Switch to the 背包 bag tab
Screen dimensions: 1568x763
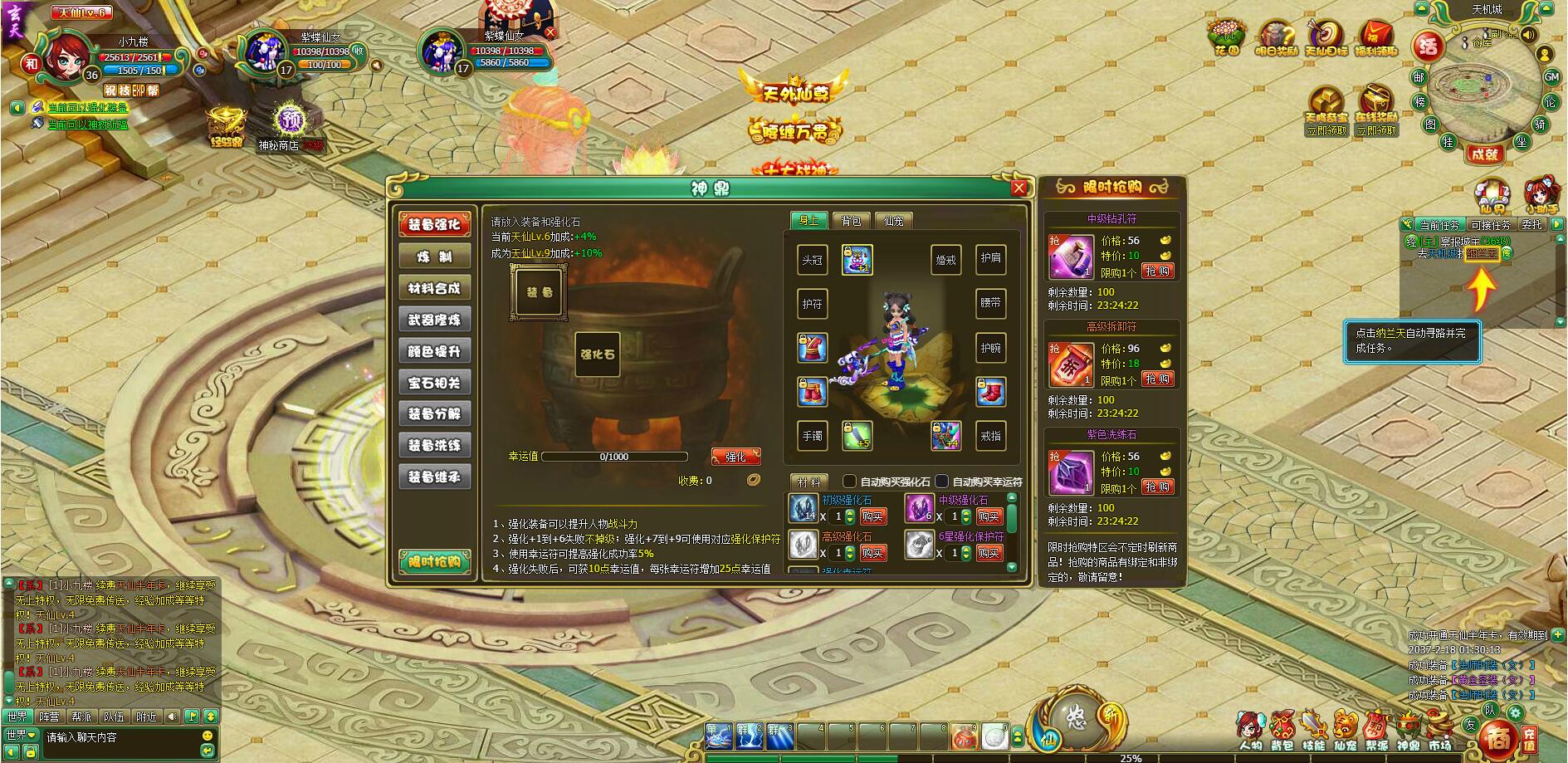coord(851,220)
